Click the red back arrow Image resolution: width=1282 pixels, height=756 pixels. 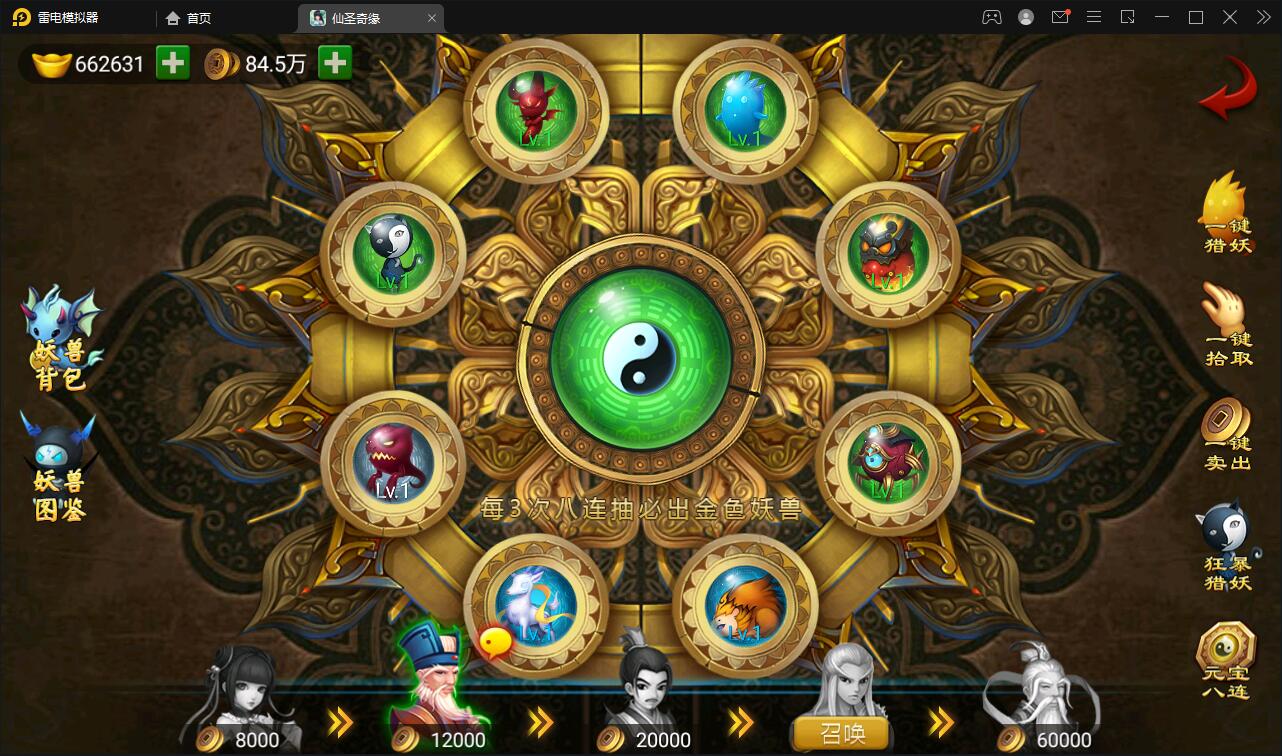coord(1227,90)
